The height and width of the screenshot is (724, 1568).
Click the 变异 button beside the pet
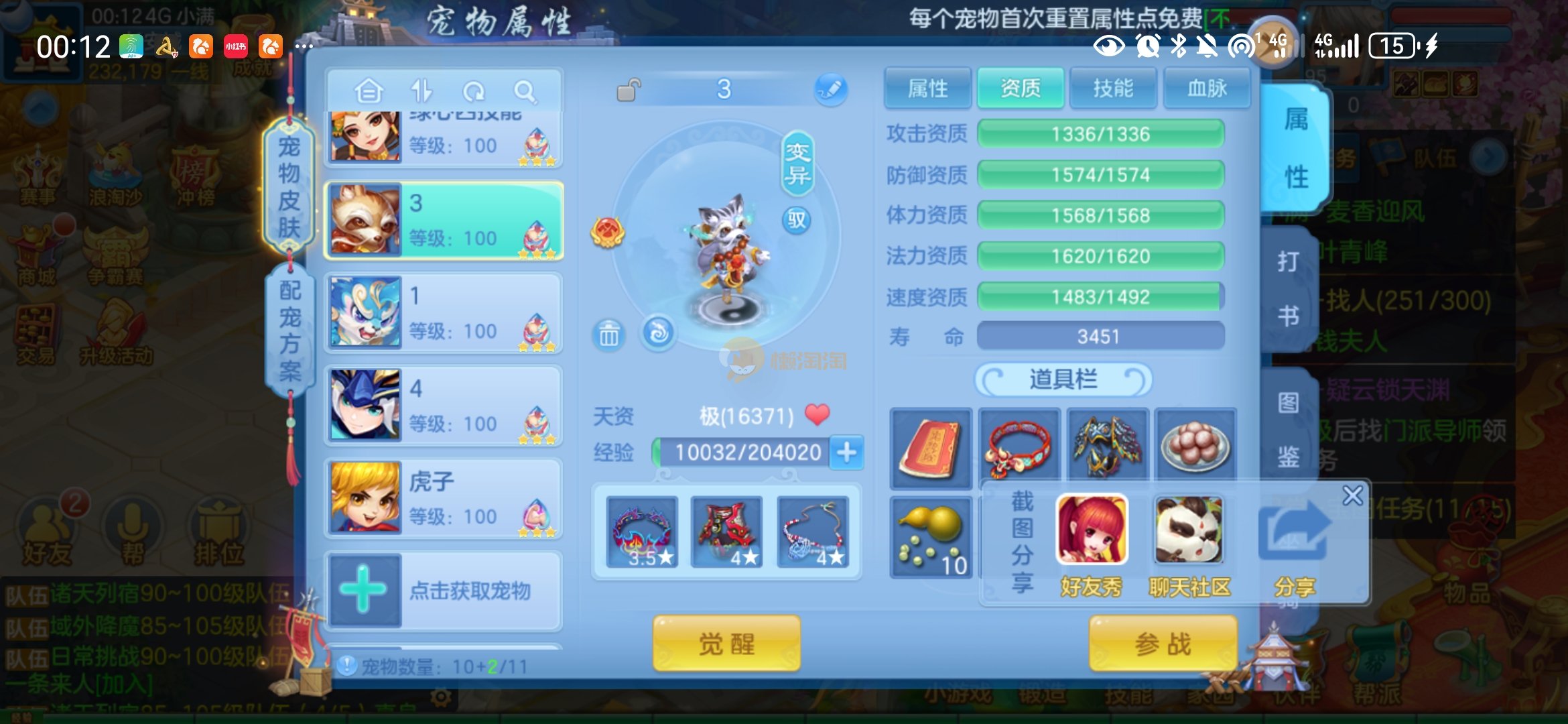coord(797,164)
